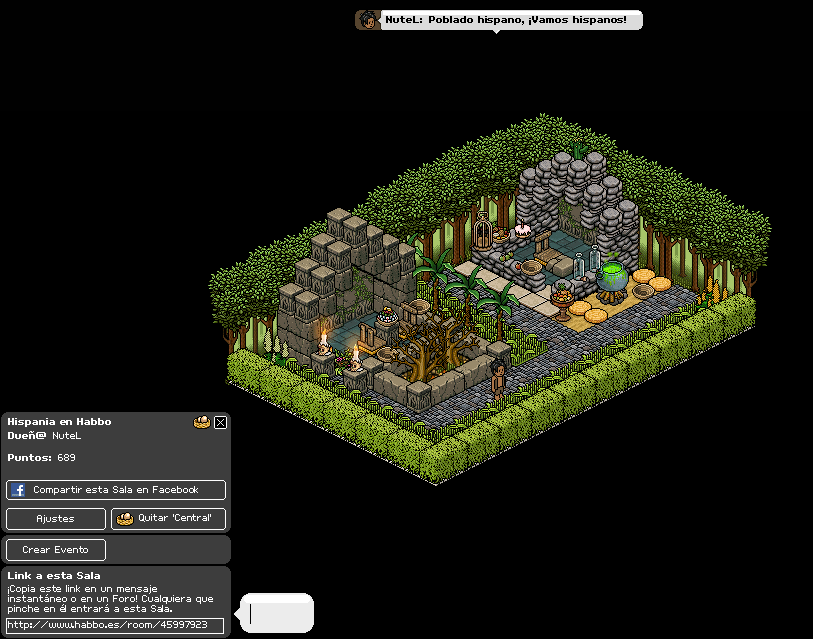Share the room via Compartir esta Sala en Facebook
Screen dimensions: 813x639
tap(116, 490)
